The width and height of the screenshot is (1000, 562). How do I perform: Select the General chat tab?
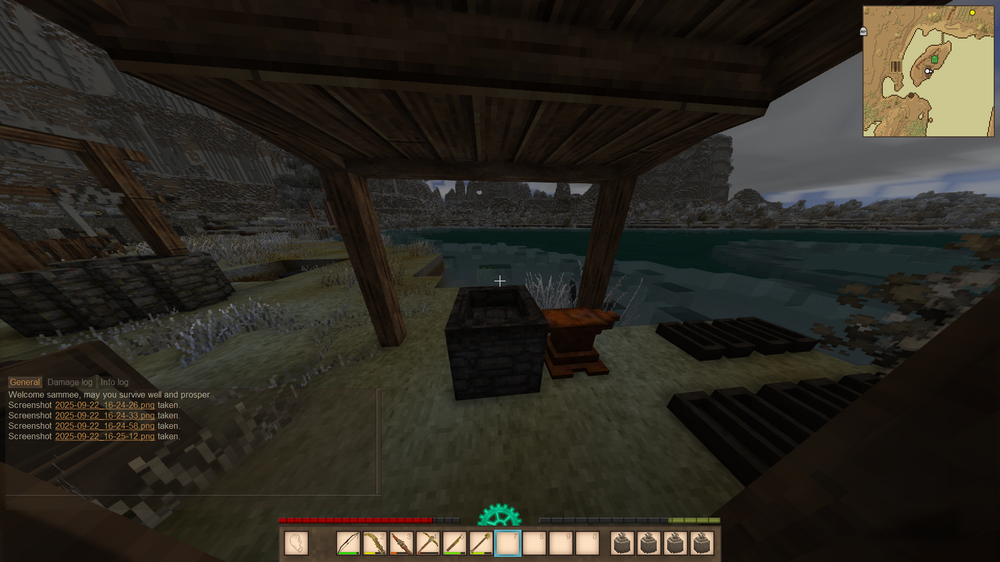click(x=25, y=382)
